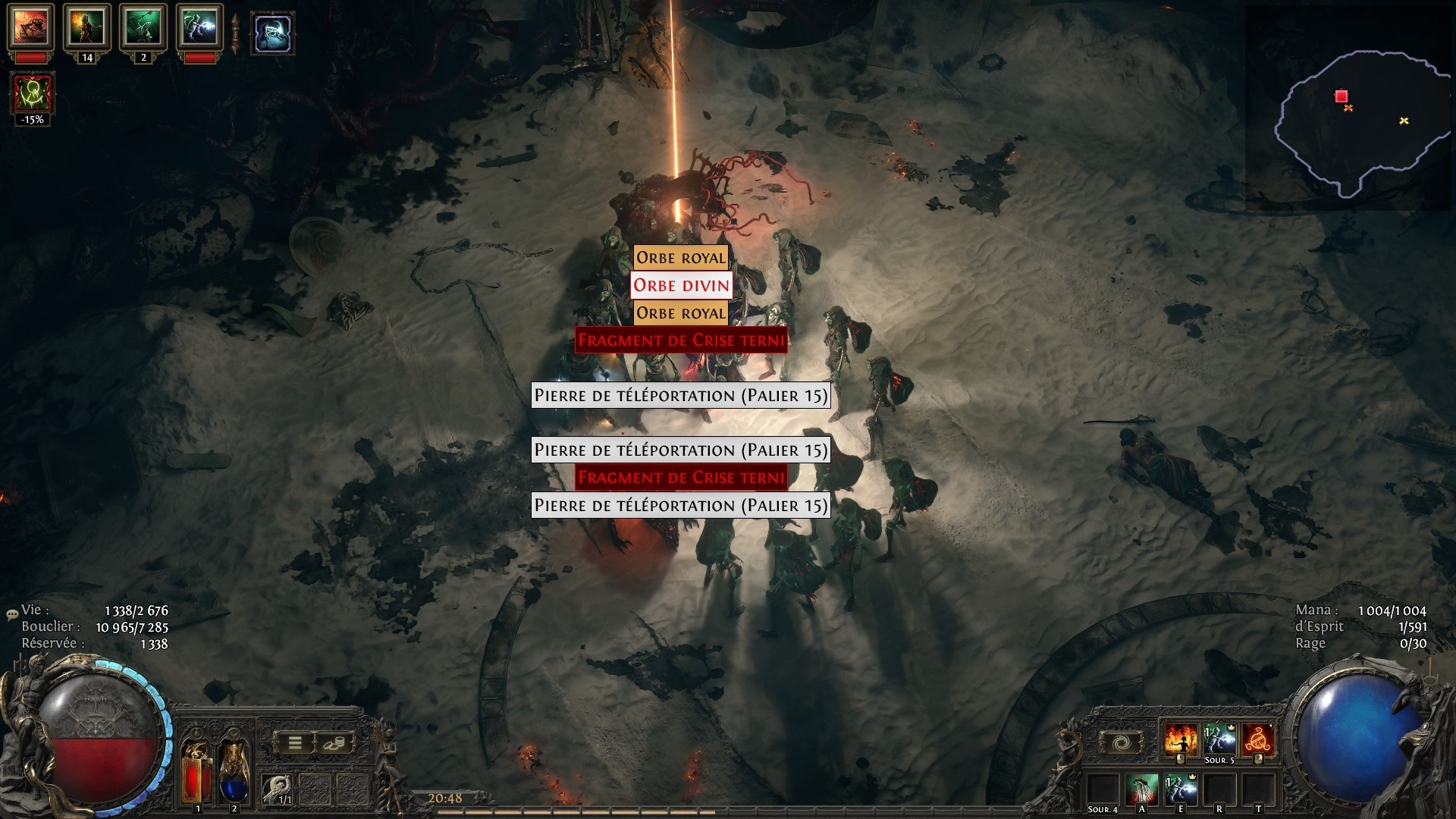This screenshot has height=819, width=1456.
Task: Select the fiery beast minion icon
Action: (31, 28)
